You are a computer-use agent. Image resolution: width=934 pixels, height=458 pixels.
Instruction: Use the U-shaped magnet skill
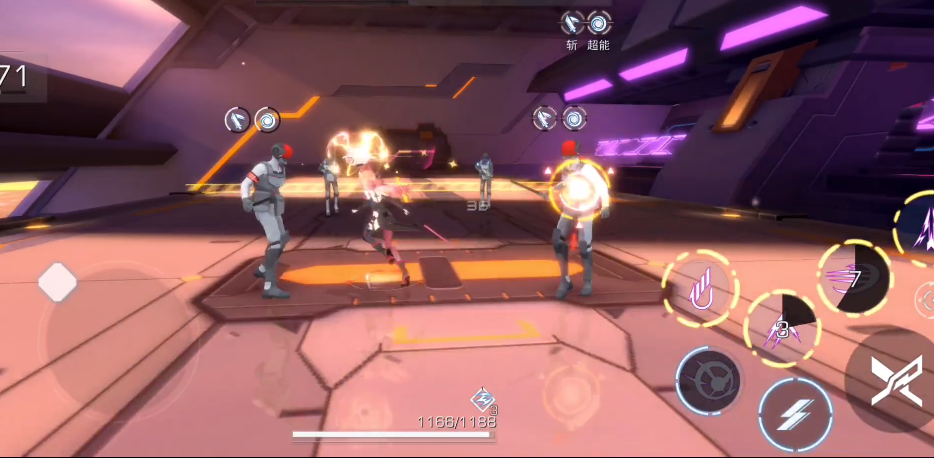point(700,289)
